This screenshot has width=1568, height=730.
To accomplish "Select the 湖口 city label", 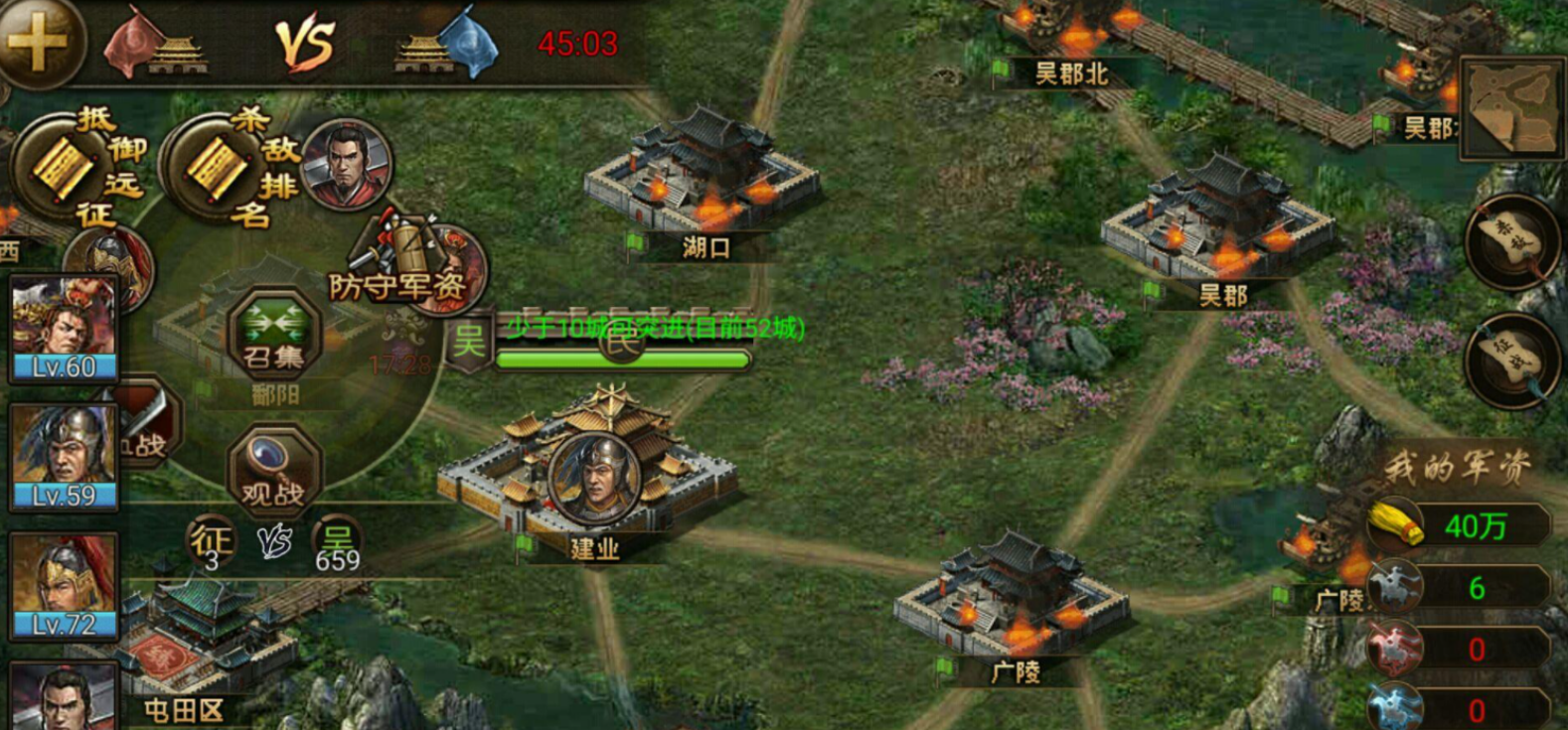I will click(706, 247).
